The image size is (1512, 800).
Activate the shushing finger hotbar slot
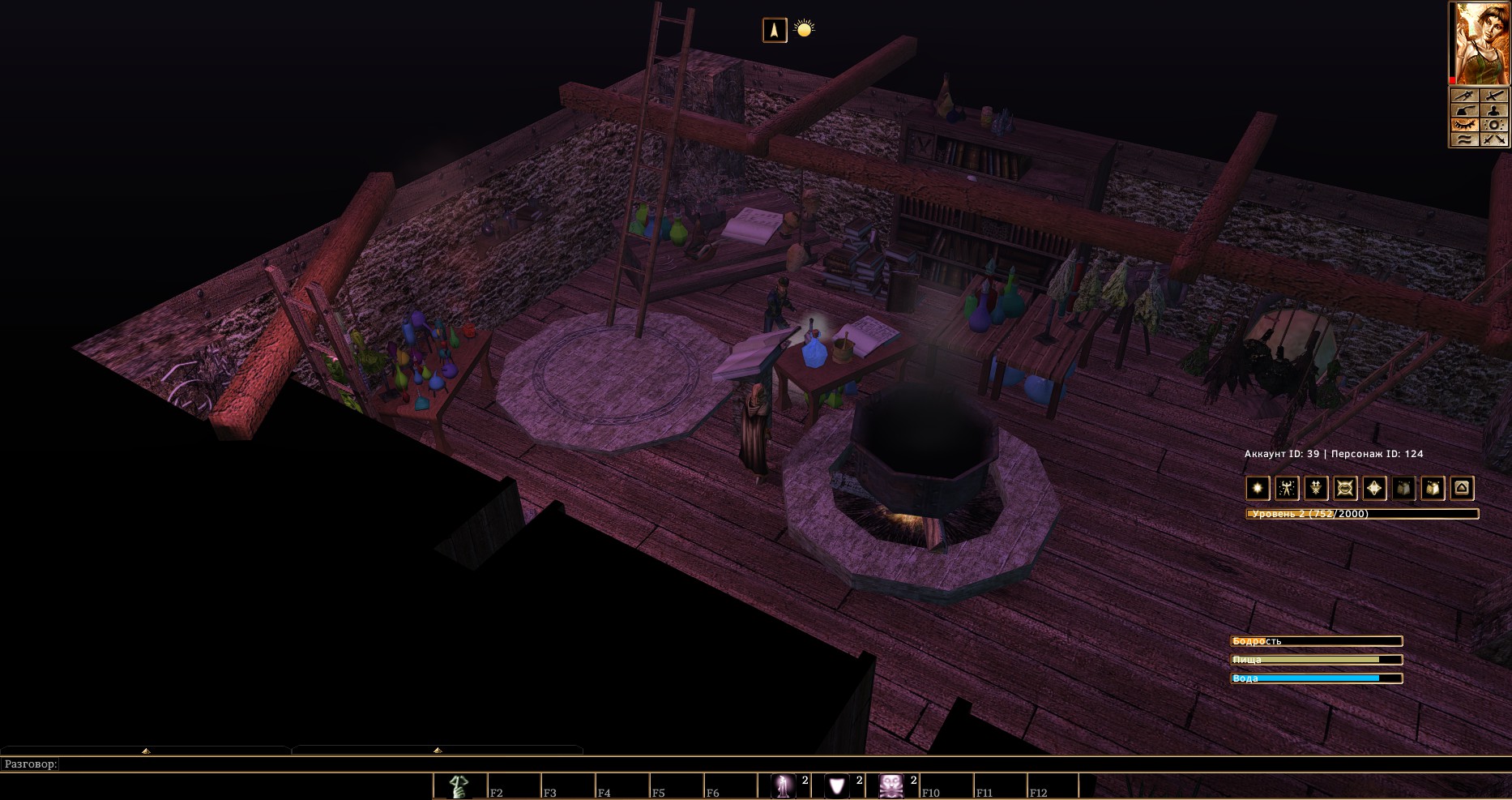[x=459, y=786]
